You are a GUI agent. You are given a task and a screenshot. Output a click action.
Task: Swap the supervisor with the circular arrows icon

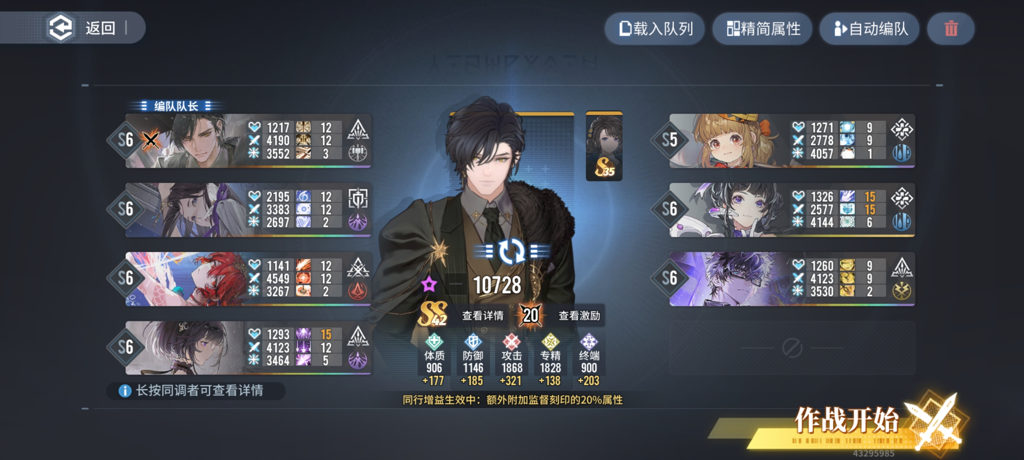pyautogui.click(x=511, y=250)
